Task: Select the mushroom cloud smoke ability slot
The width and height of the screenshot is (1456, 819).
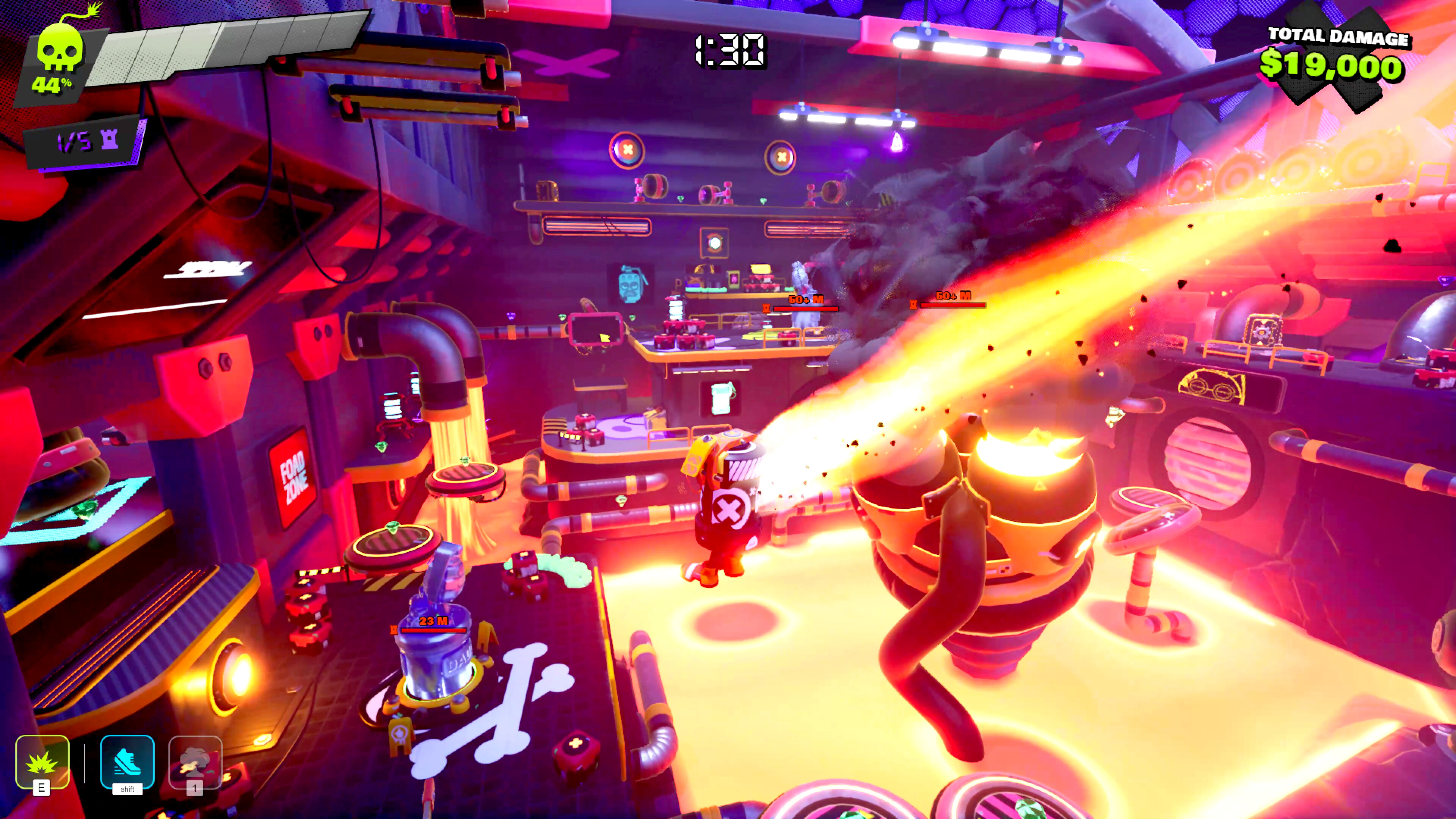Action: pos(195,762)
